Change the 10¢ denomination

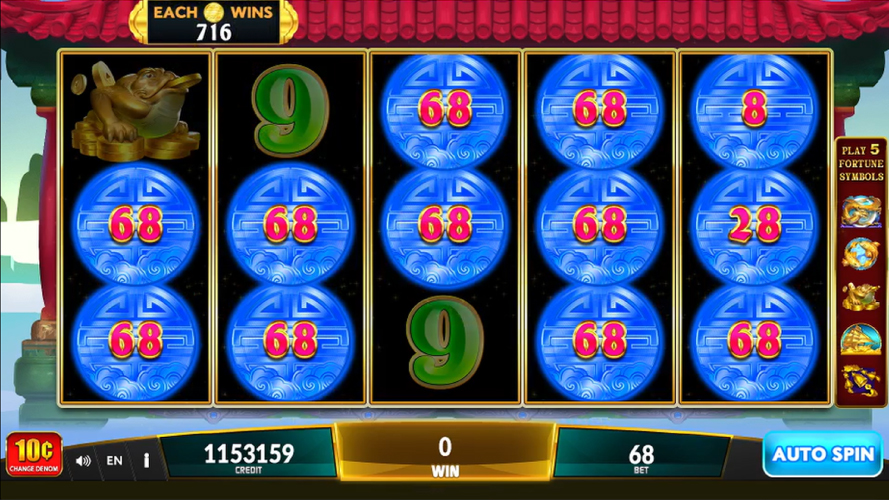pyautogui.click(x=34, y=454)
